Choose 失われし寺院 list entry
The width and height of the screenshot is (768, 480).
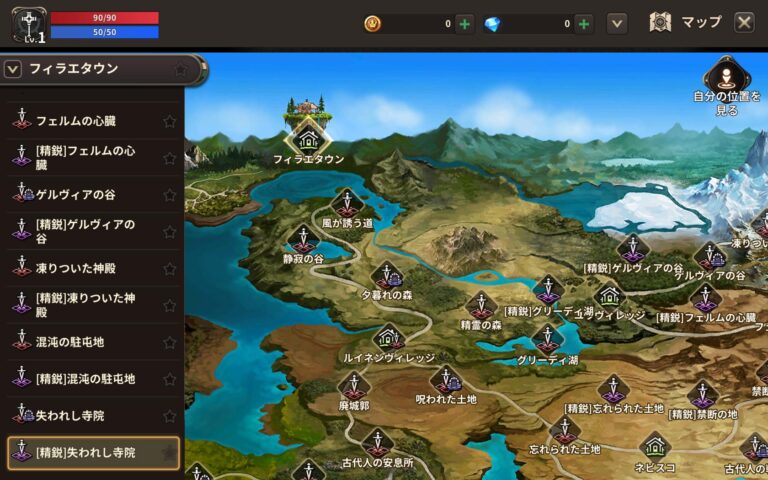point(70,415)
